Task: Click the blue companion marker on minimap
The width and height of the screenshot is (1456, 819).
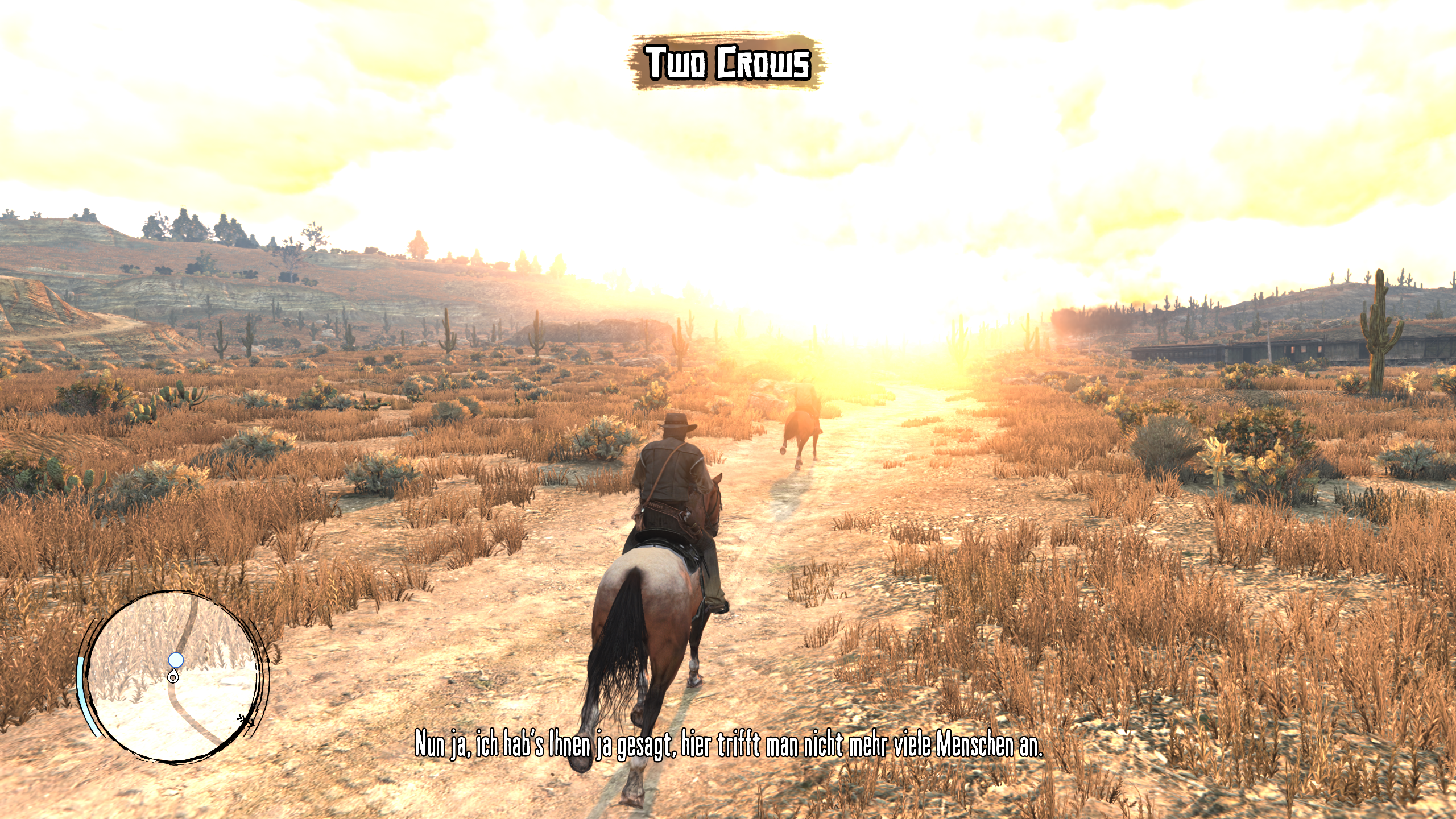Action: (176, 660)
